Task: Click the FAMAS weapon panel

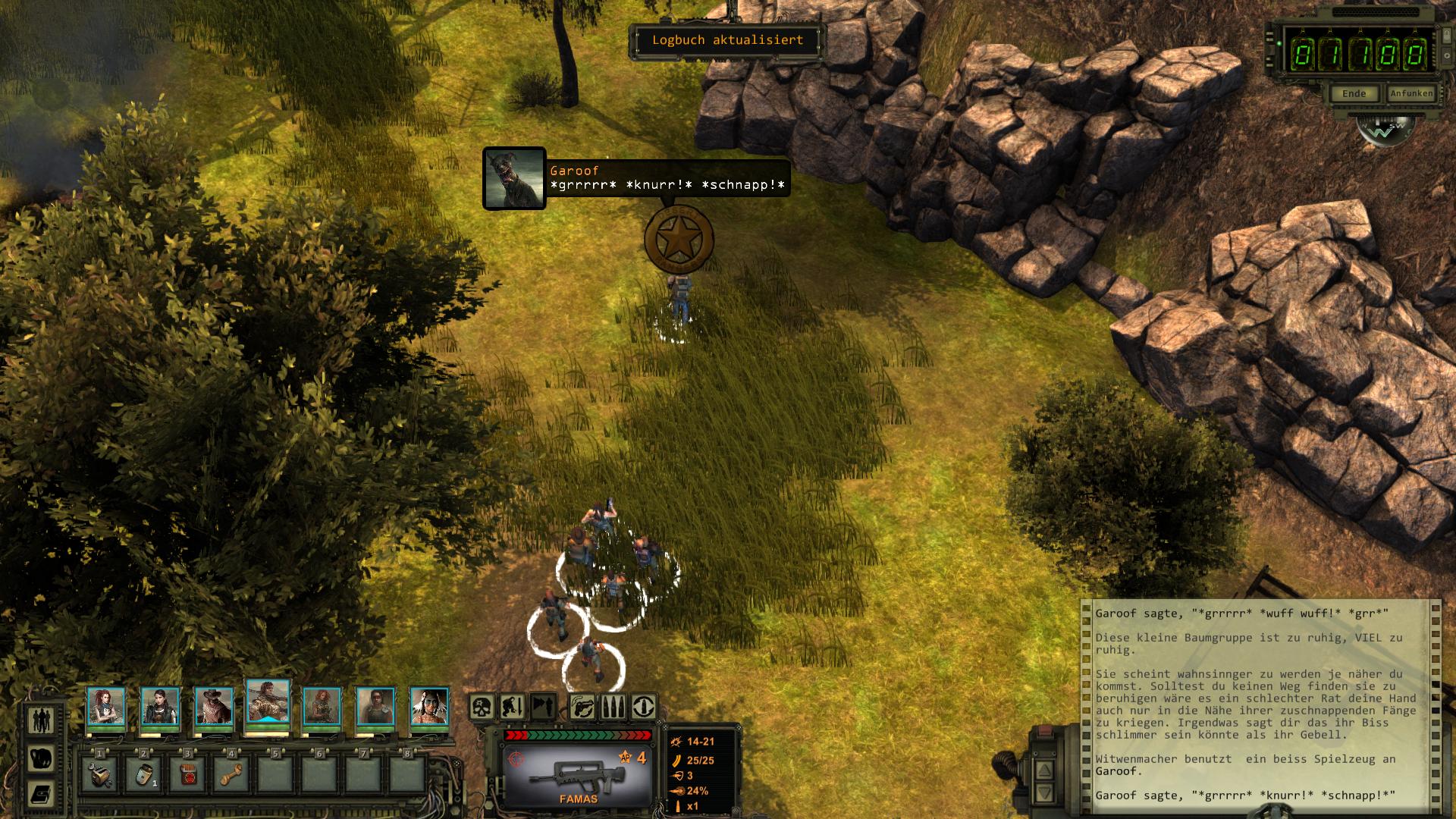Action: tap(578, 775)
